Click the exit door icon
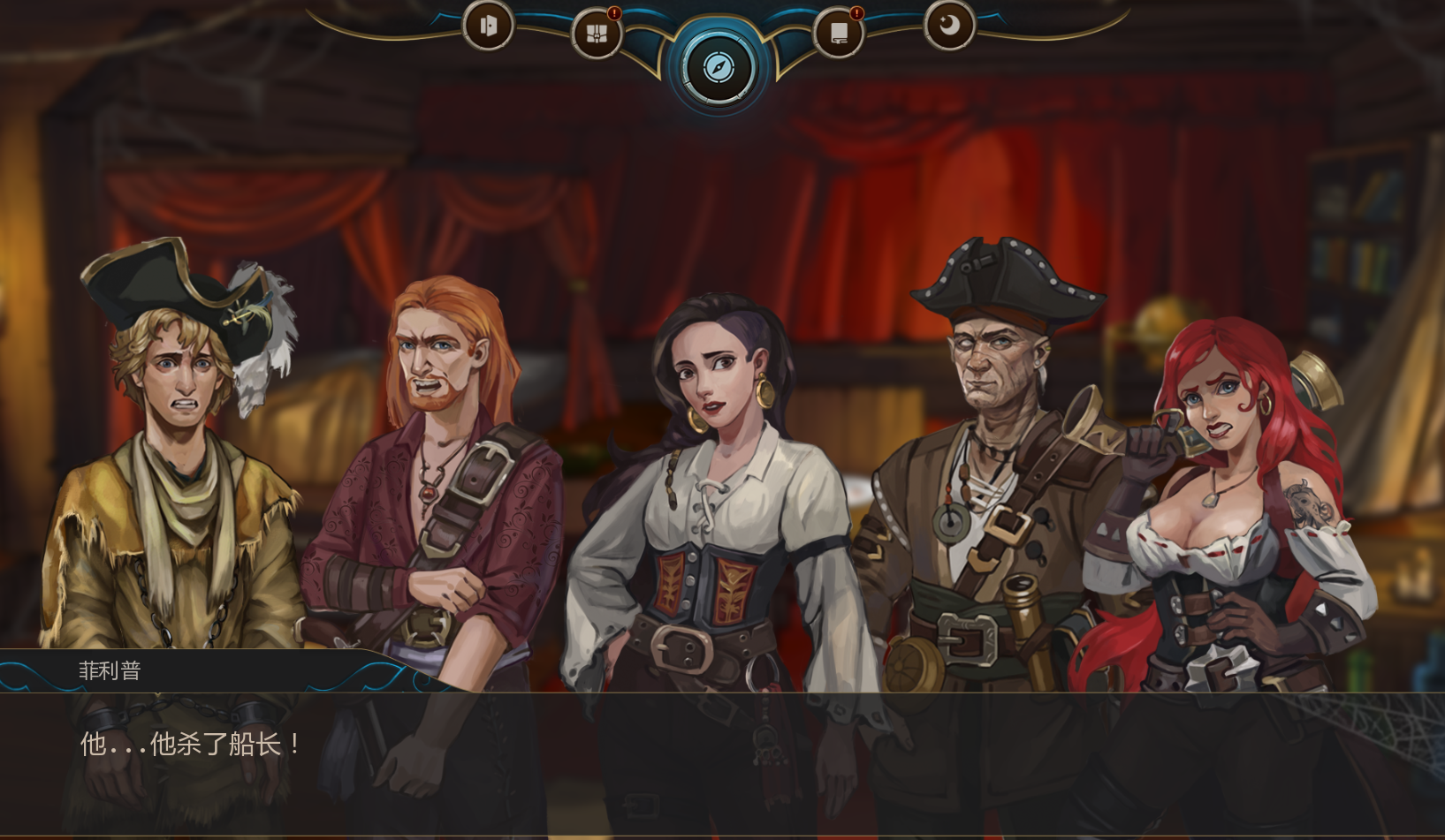The width and height of the screenshot is (1445, 840). pyautogui.click(x=487, y=26)
